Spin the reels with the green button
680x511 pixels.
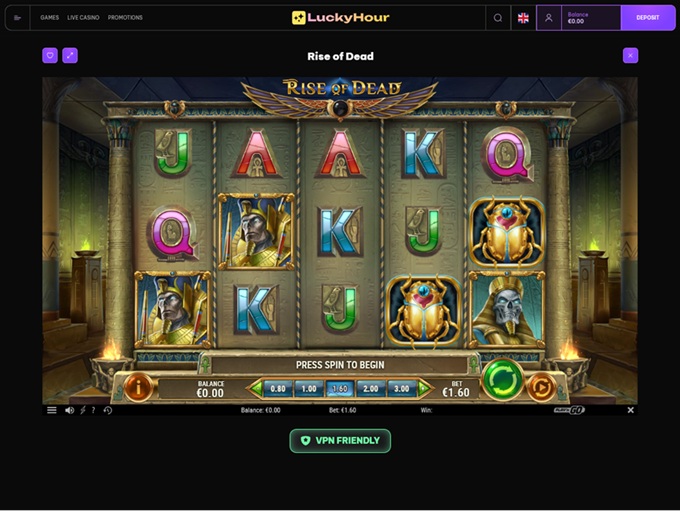(x=502, y=381)
